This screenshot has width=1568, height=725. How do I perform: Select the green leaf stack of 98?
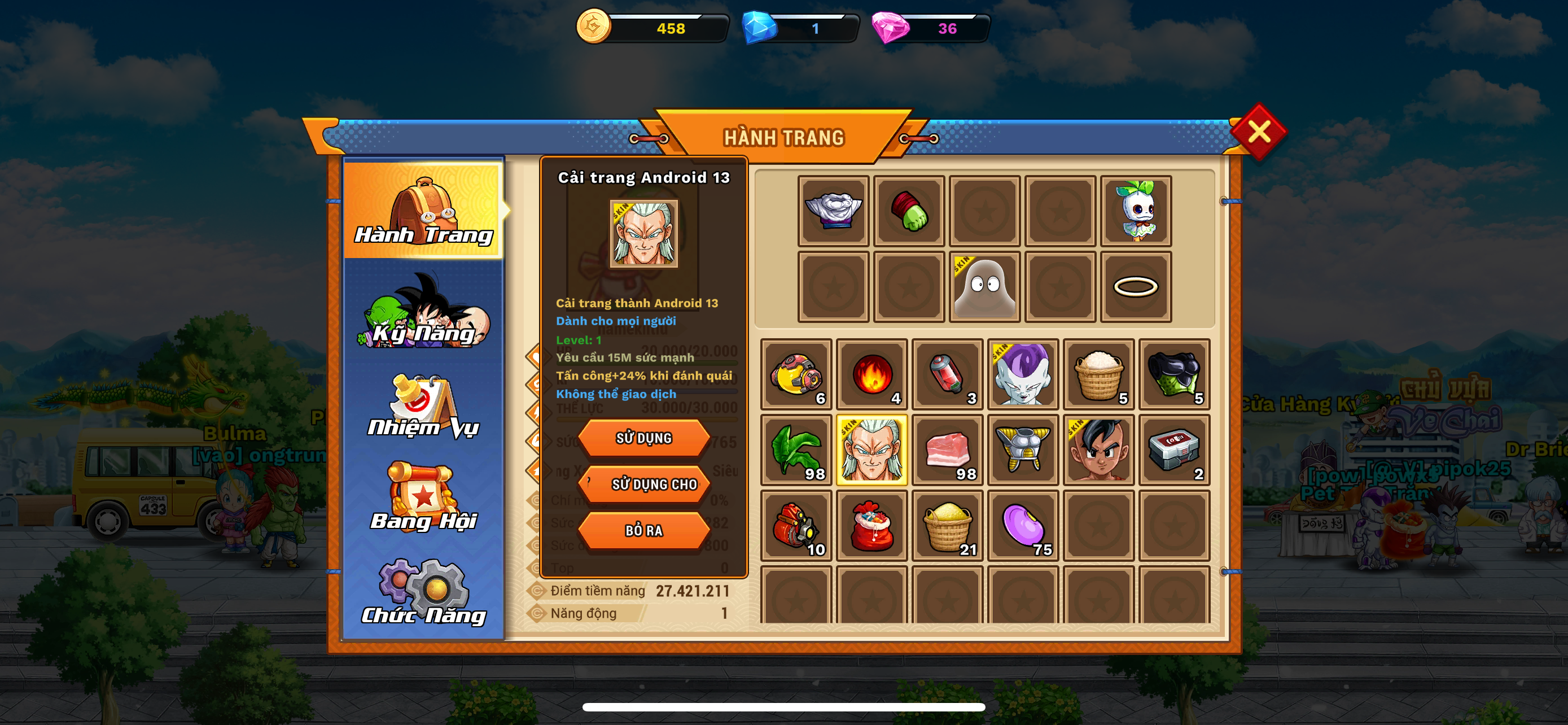[x=796, y=450]
